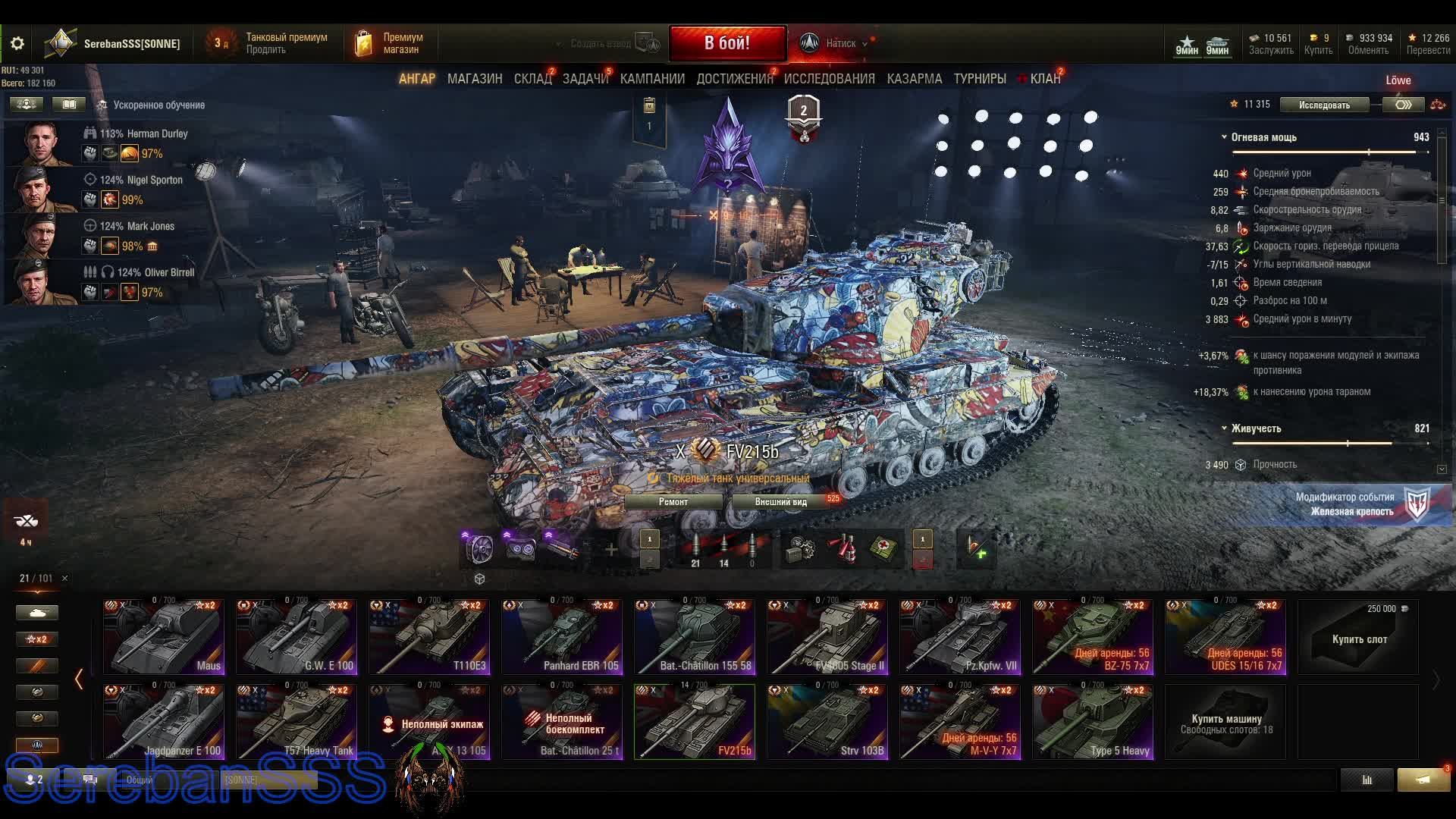Select the Maus tank in carousel

click(x=164, y=637)
